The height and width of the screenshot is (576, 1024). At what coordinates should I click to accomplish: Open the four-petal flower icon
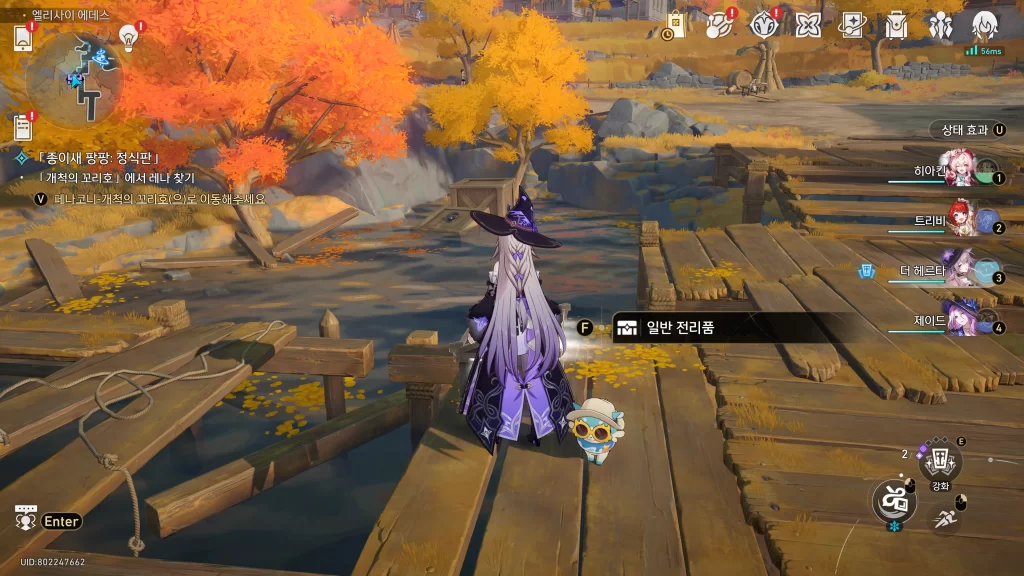click(x=808, y=24)
